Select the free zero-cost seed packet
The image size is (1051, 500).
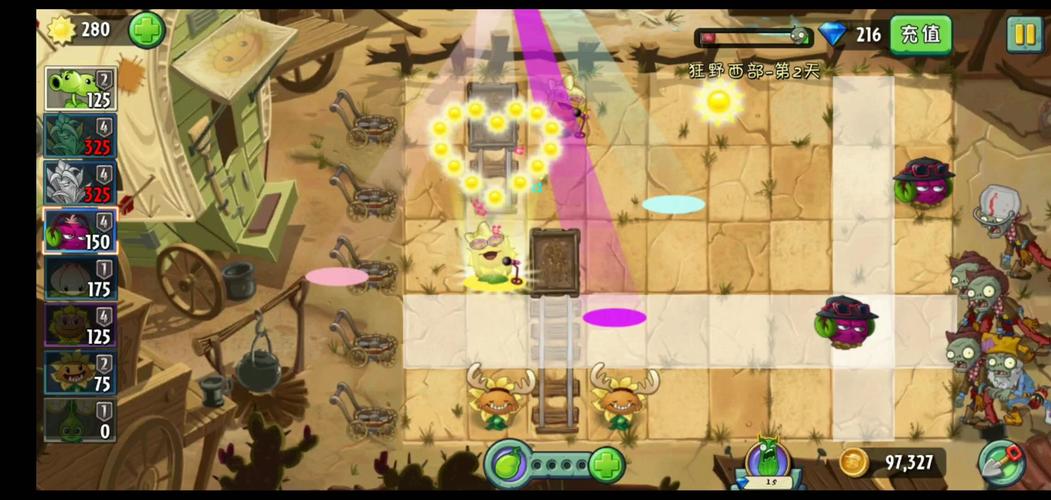pos(80,420)
